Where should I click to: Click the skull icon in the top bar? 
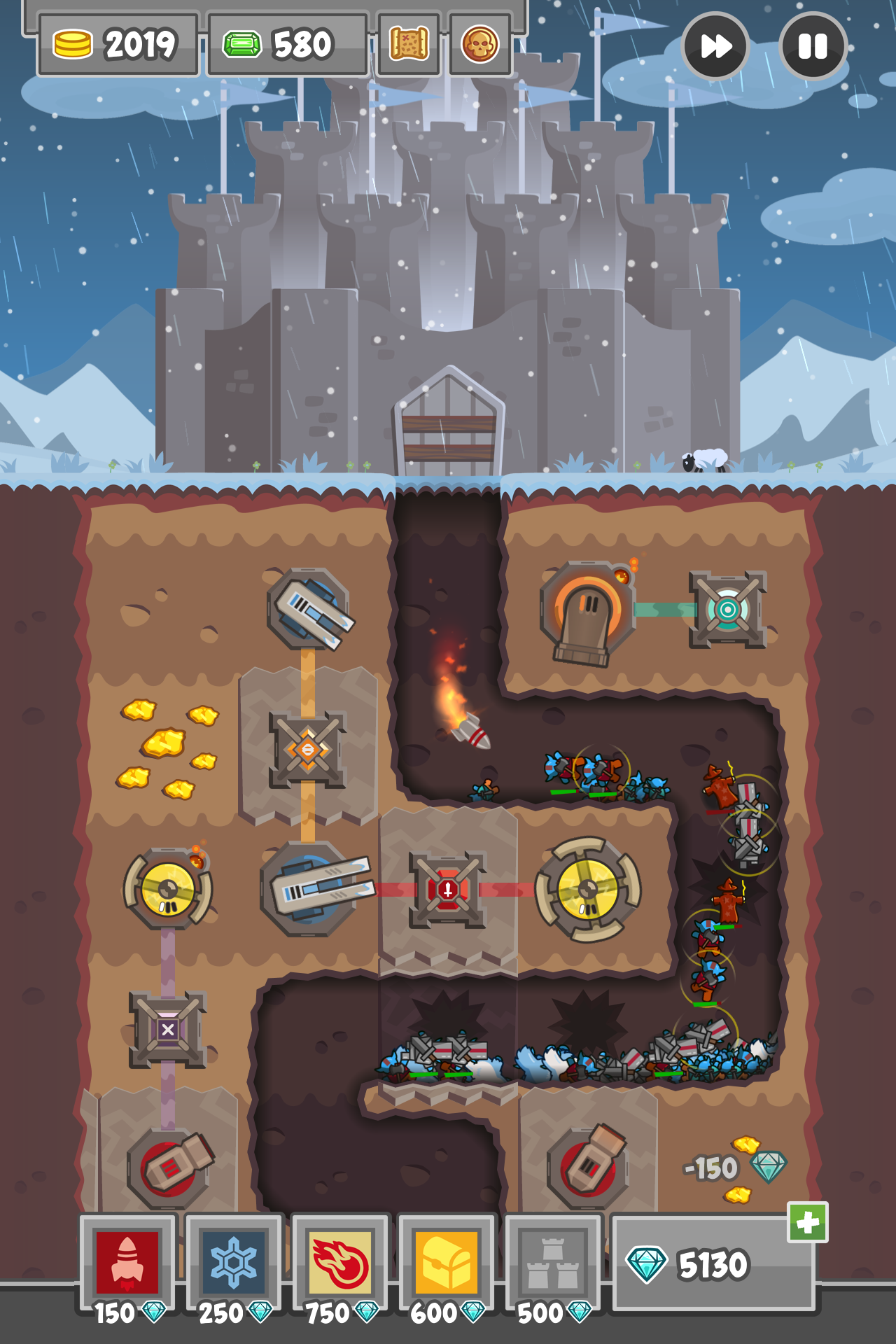479,43
